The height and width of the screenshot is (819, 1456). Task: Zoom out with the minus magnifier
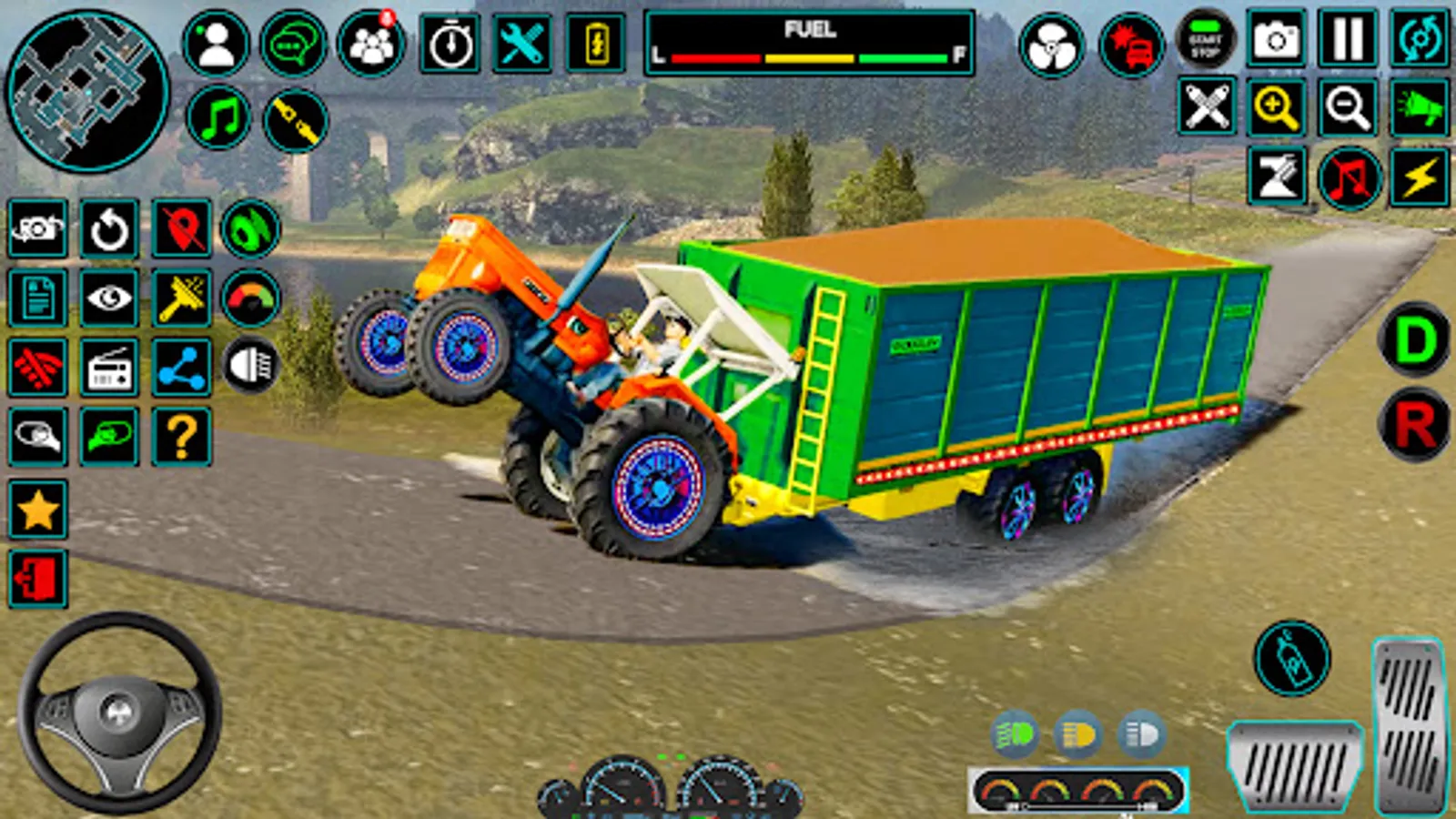tap(1347, 108)
